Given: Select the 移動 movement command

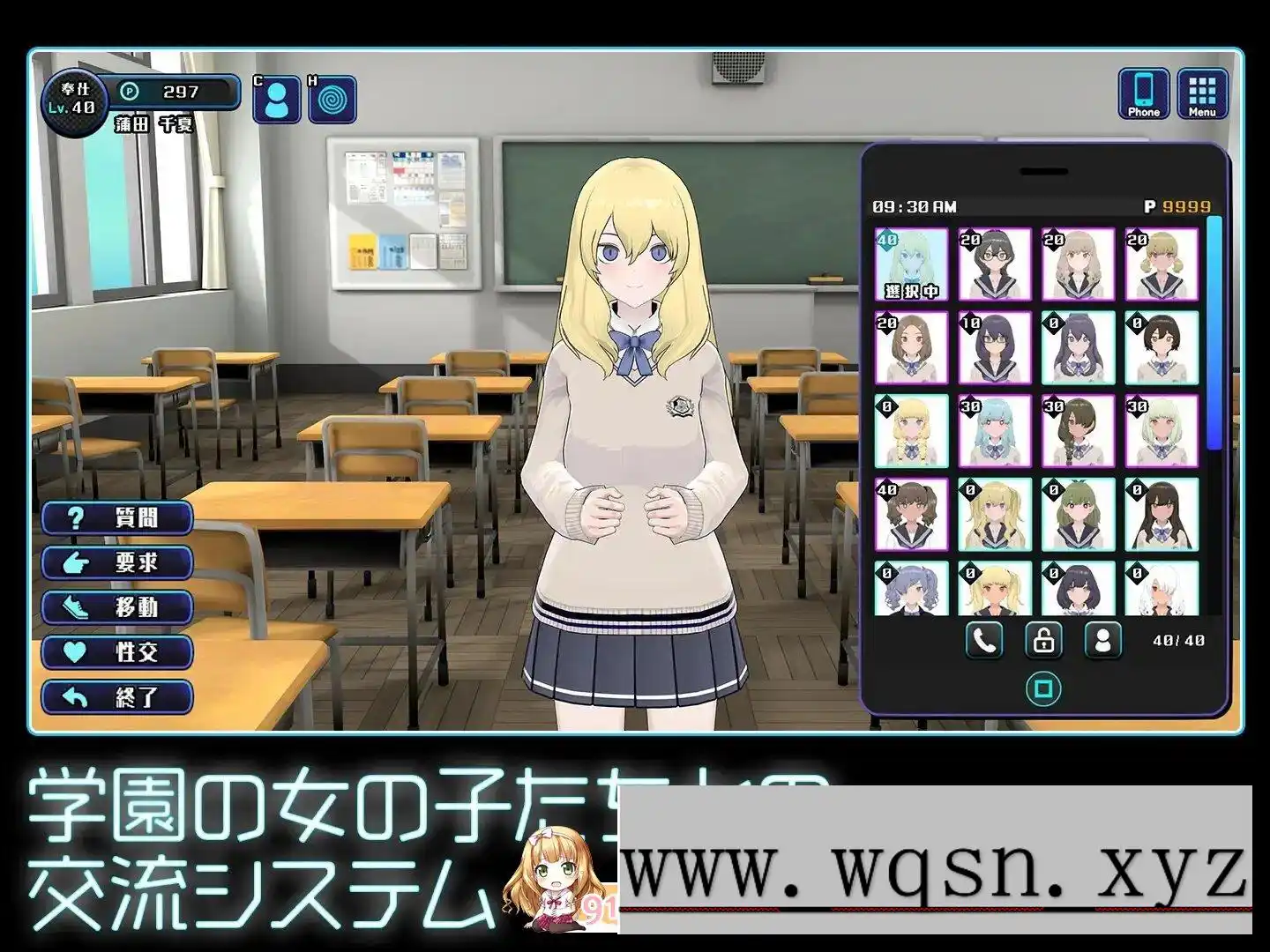Looking at the screenshot, I should pos(117,607).
